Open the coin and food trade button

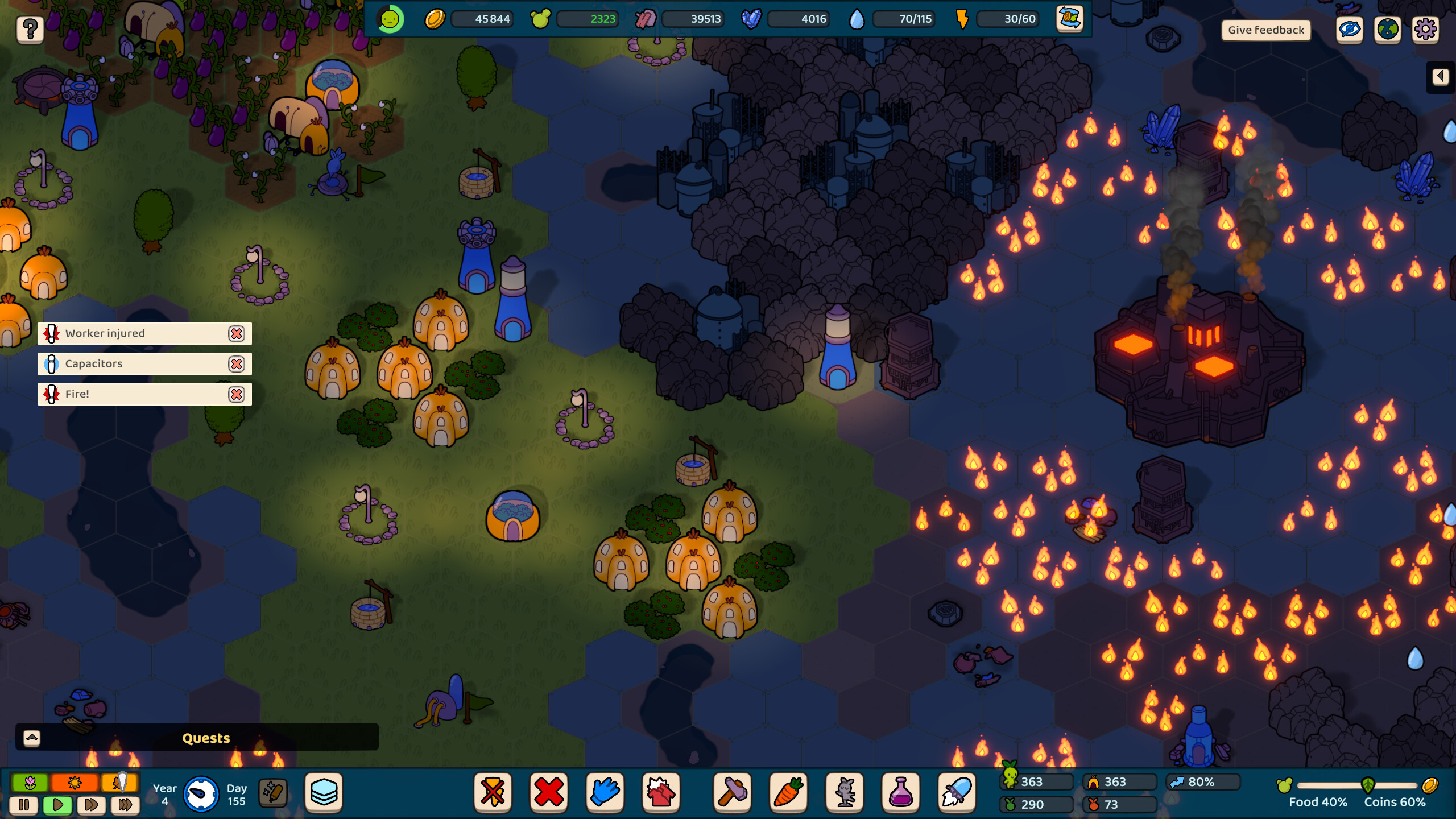click(1069, 19)
